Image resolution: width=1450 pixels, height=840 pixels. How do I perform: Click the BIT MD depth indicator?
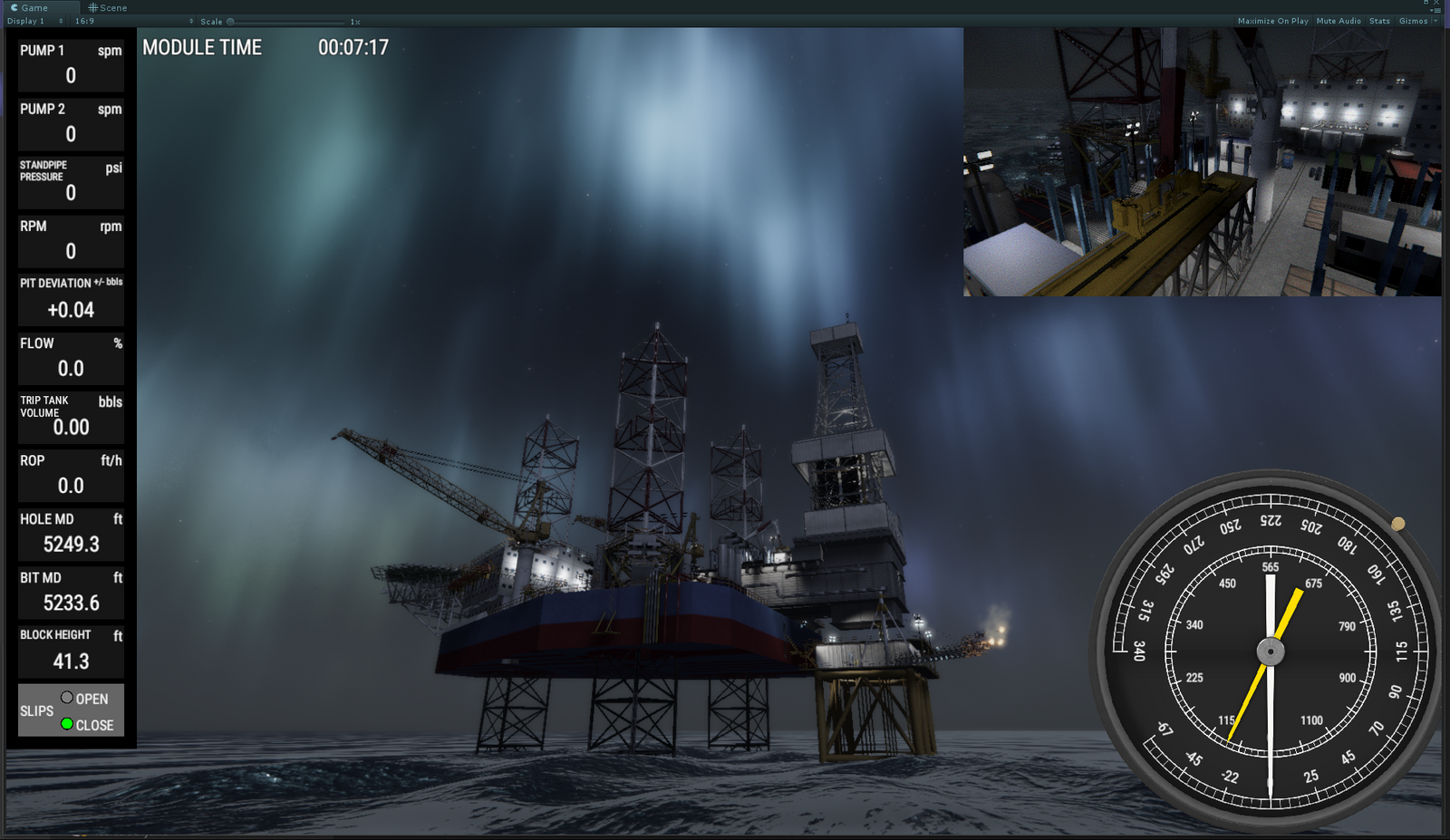pos(70,591)
